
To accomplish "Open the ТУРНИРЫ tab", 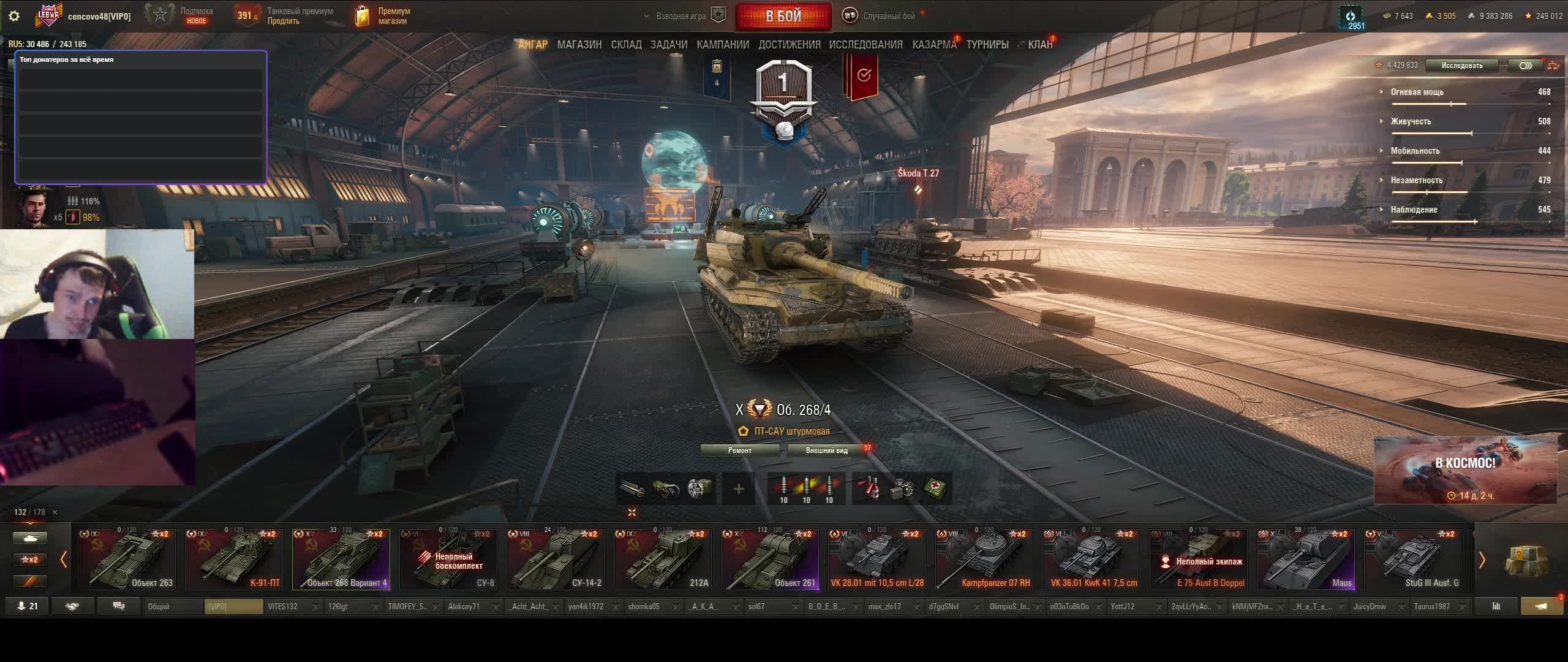I will [x=987, y=45].
